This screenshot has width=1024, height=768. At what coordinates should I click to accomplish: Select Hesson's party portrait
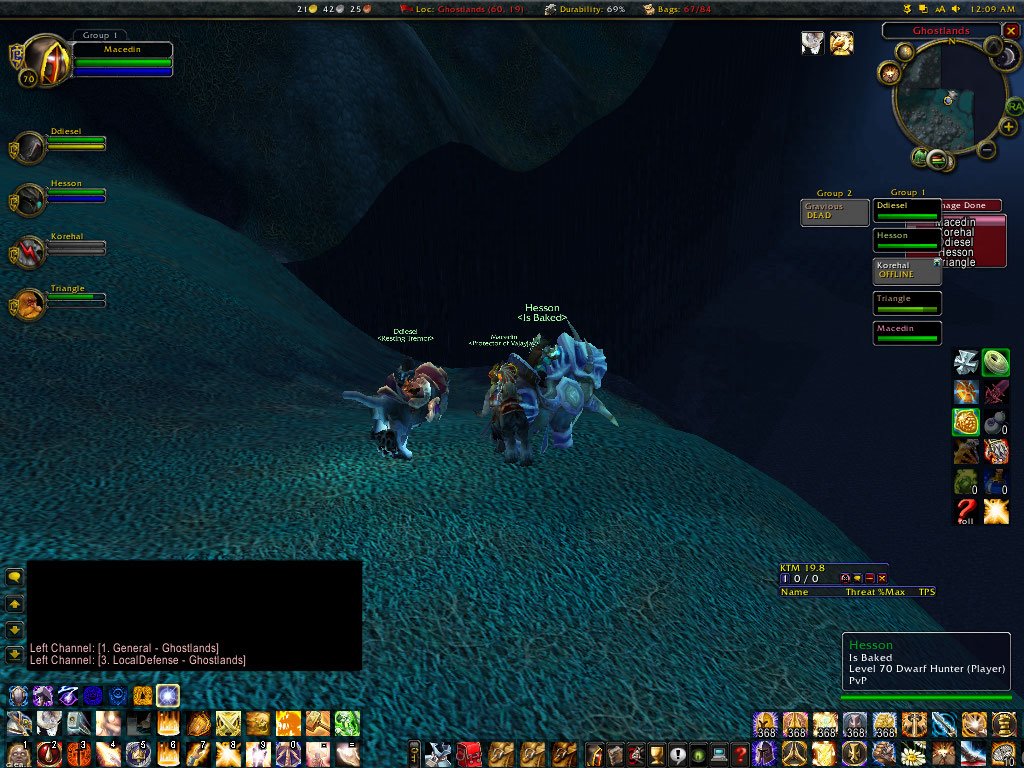pos(30,200)
